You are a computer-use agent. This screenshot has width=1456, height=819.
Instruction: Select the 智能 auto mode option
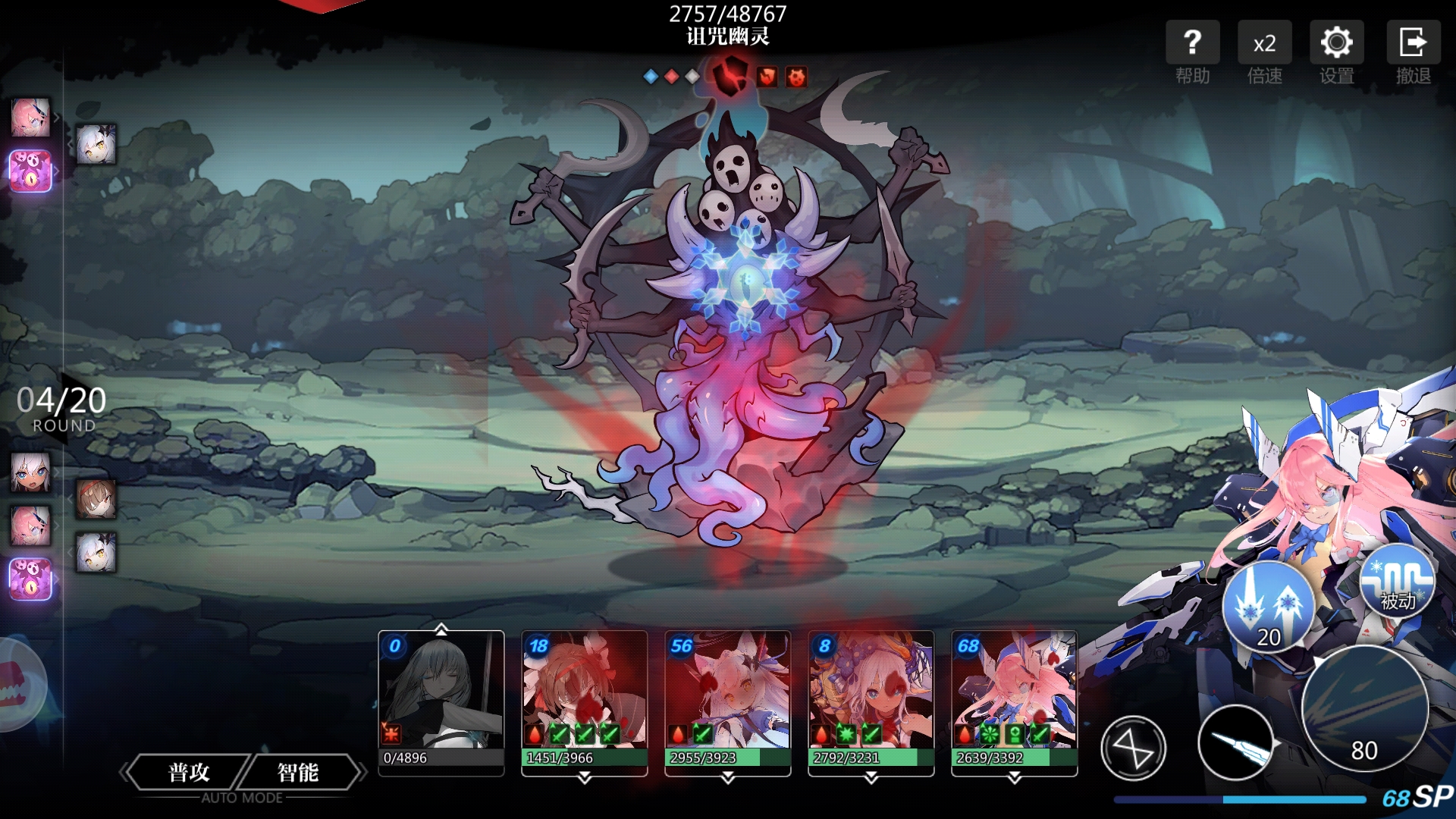[298, 773]
